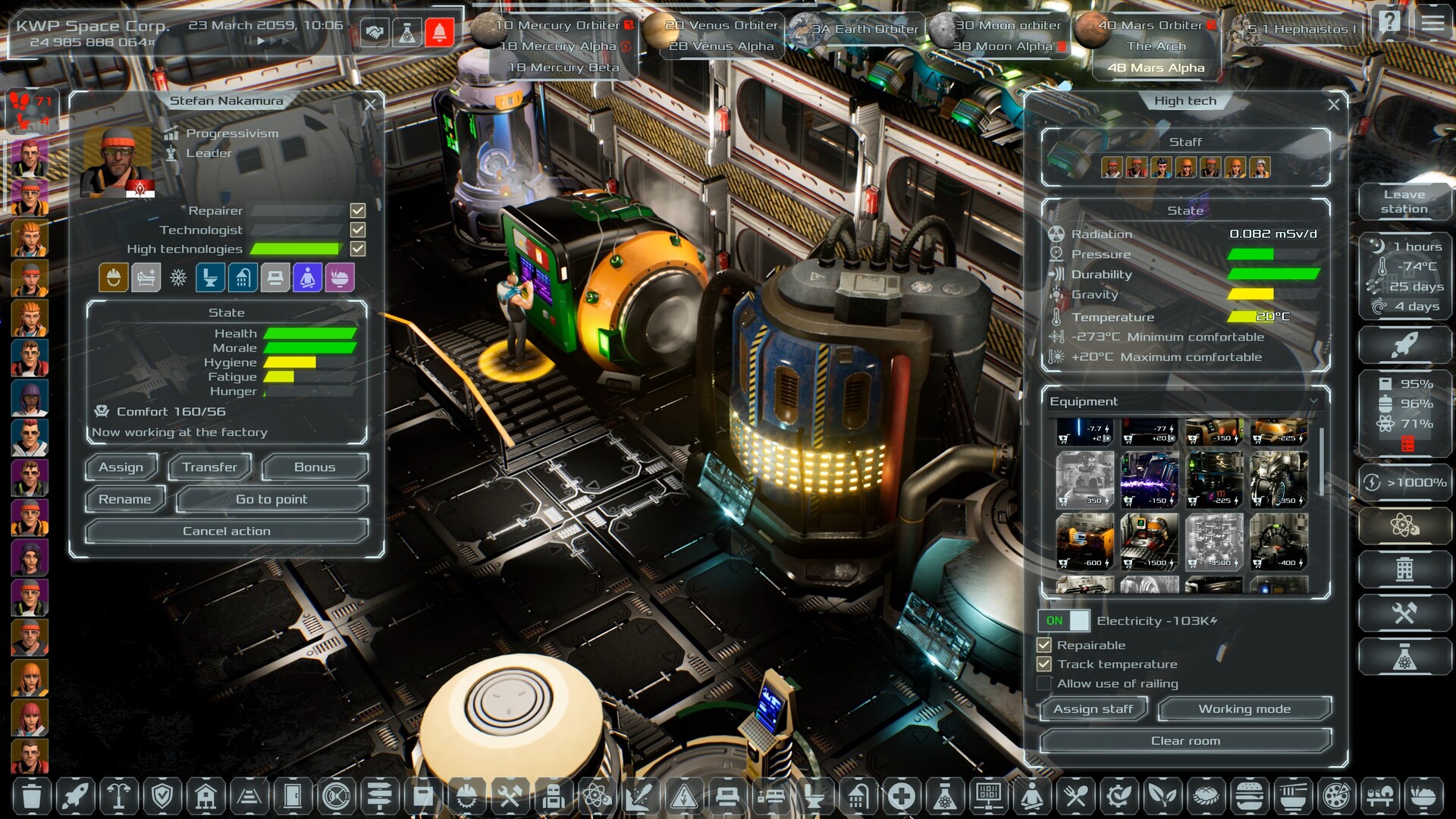Give a Bonus to the worker
Image resolution: width=1456 pixels, height=819 pixels.
[315, 467]
